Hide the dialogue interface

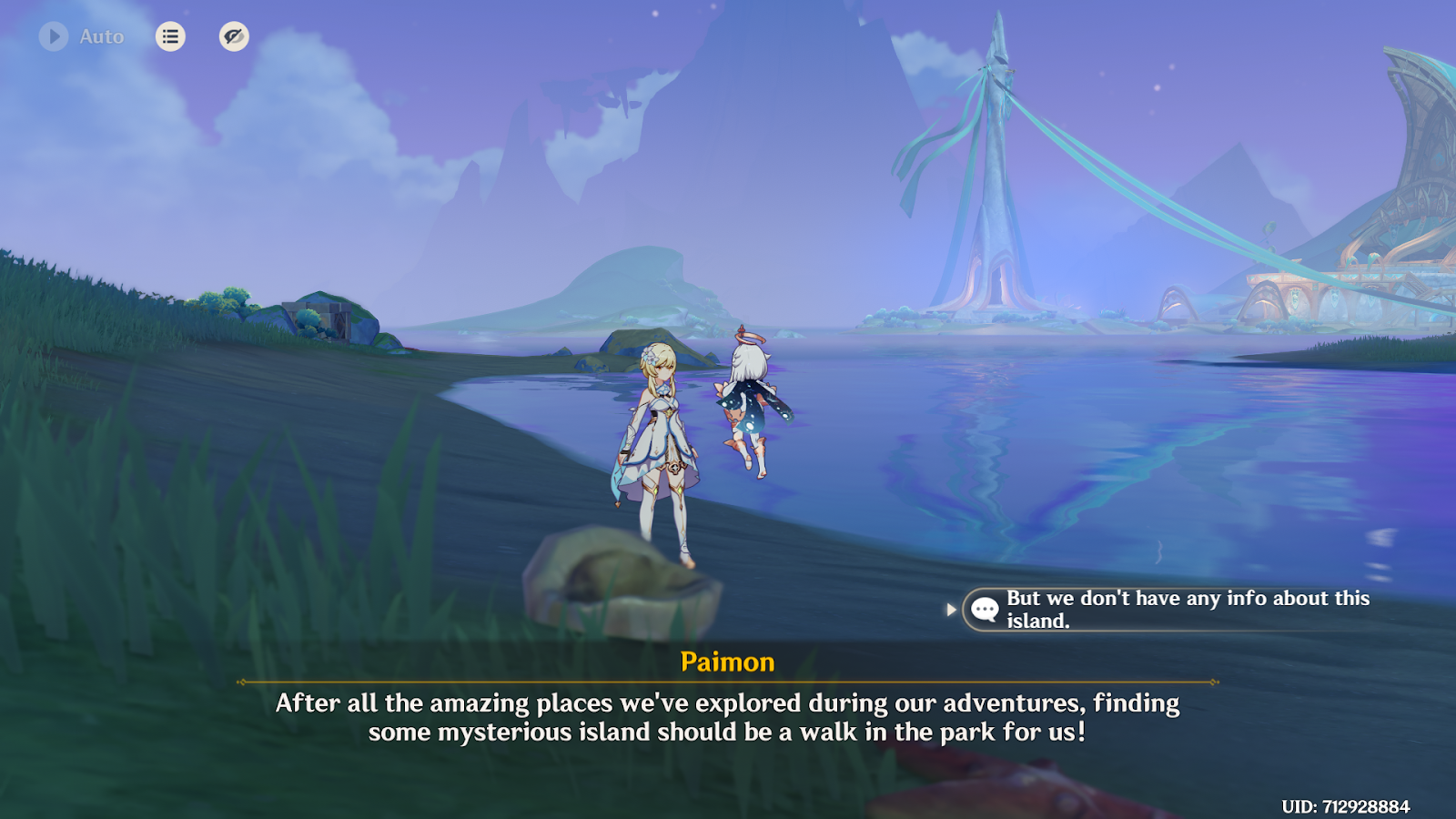(234, 36)
